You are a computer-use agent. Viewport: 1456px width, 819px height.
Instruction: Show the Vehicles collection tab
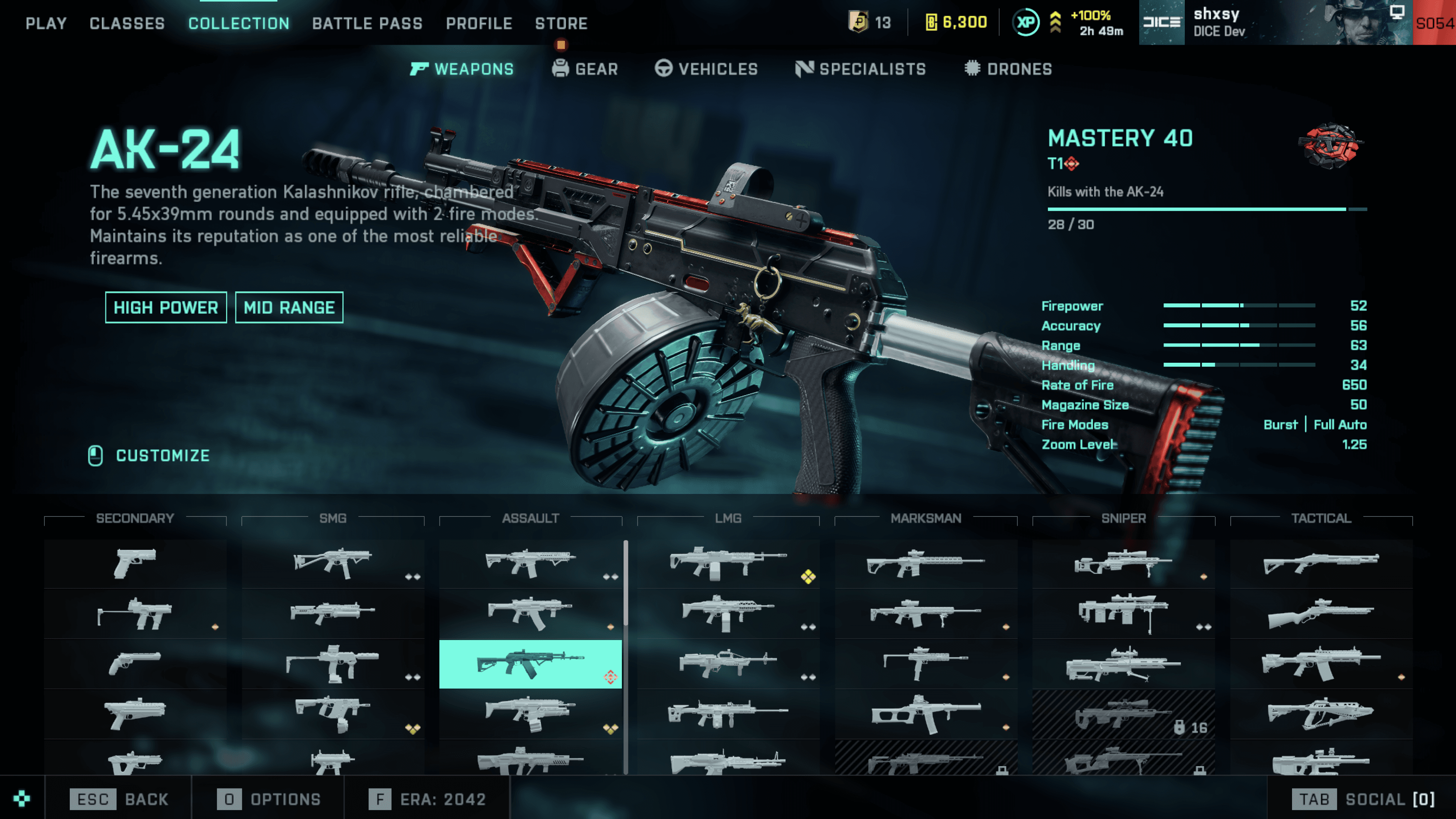[x=706, y=69]
